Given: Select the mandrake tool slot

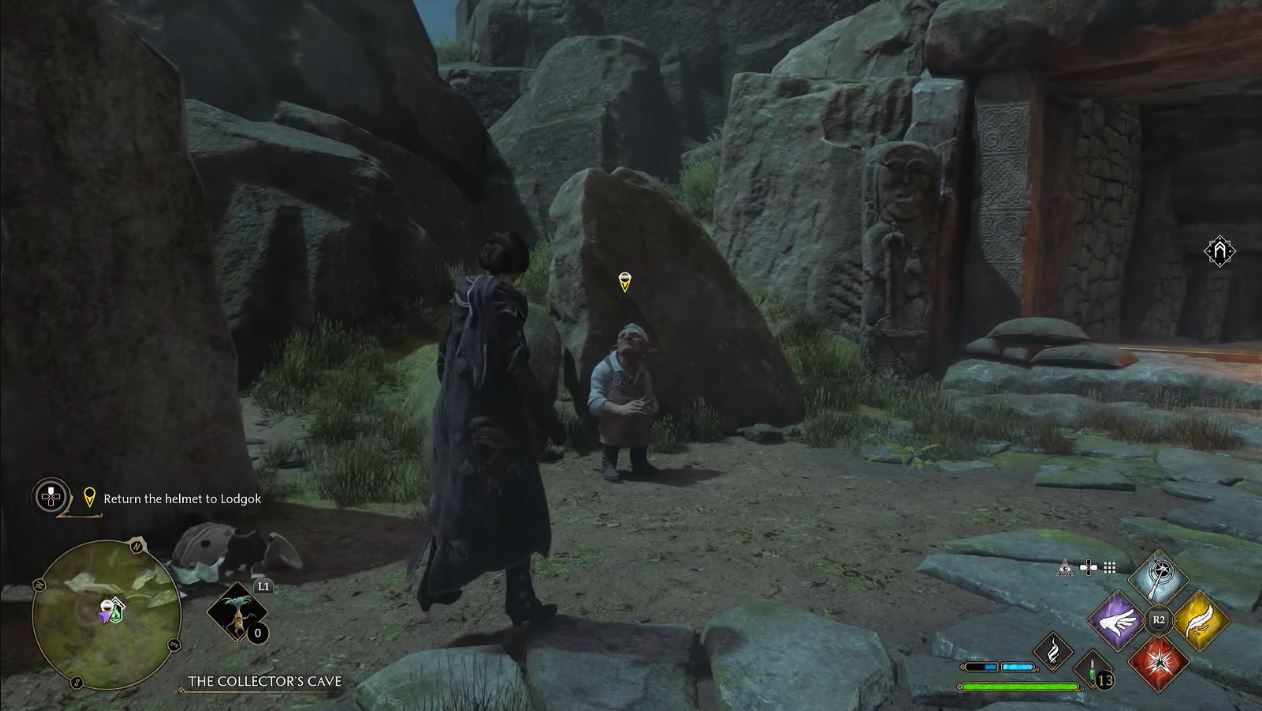Looking at the screenshot, I should 237,611.
